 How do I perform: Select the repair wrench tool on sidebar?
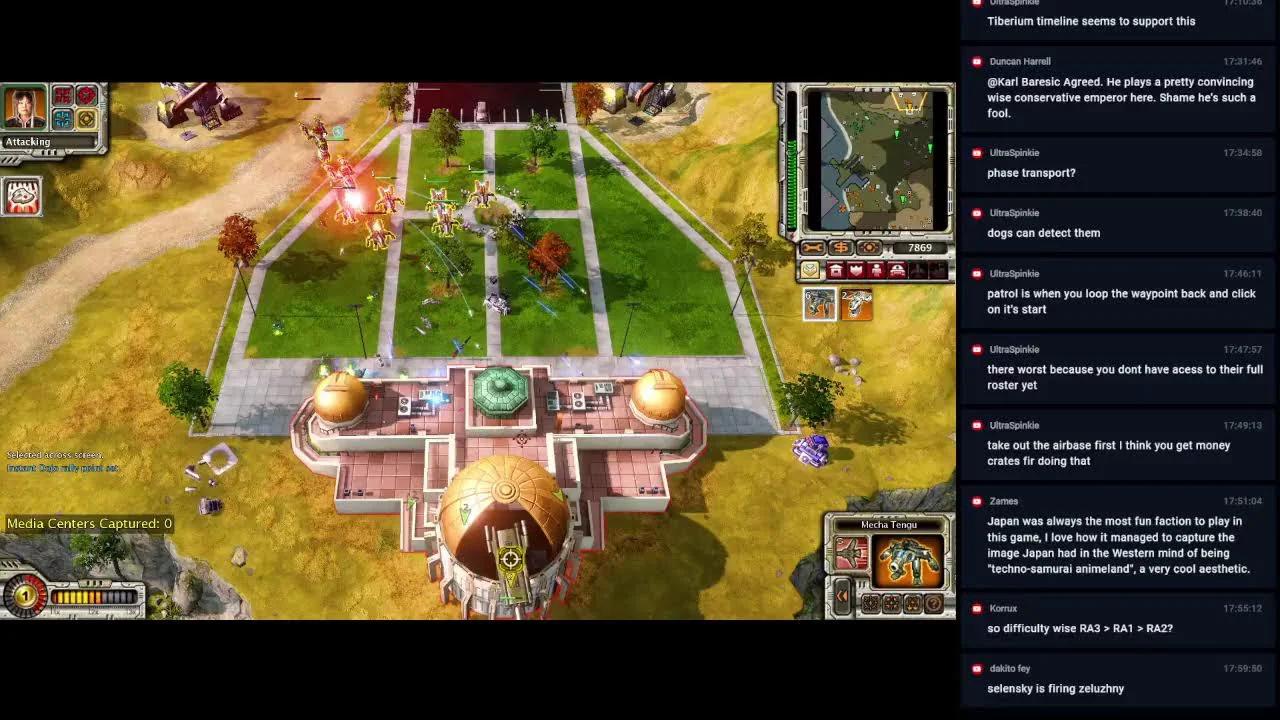point(813,247)
